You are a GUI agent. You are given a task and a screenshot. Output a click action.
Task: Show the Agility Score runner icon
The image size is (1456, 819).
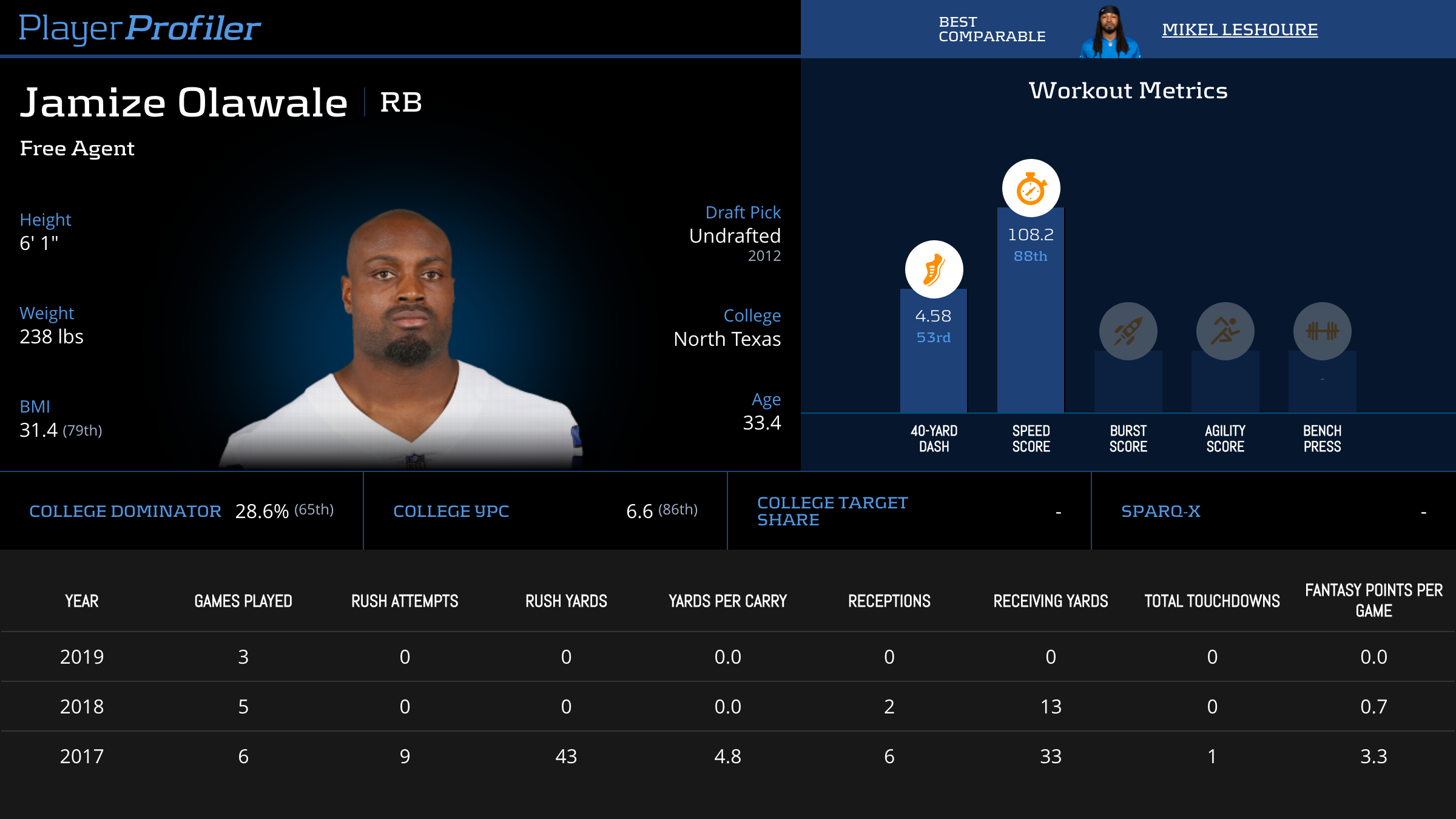tap(1225, 331)
